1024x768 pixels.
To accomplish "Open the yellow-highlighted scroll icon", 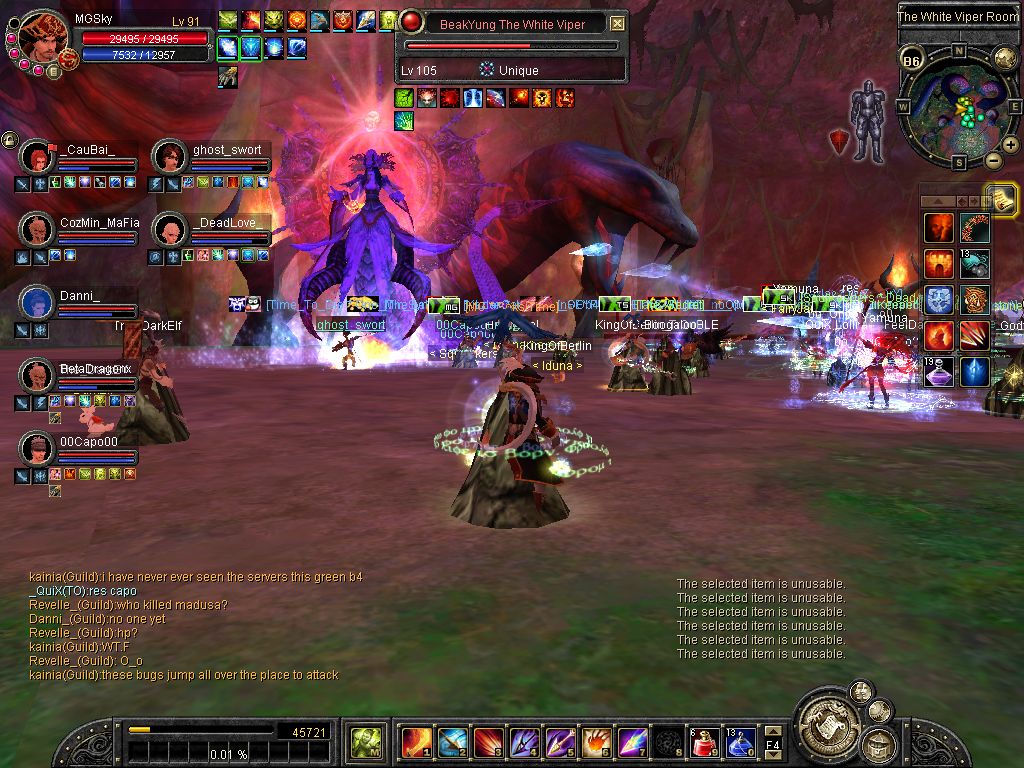I will [x=999, y=198].
